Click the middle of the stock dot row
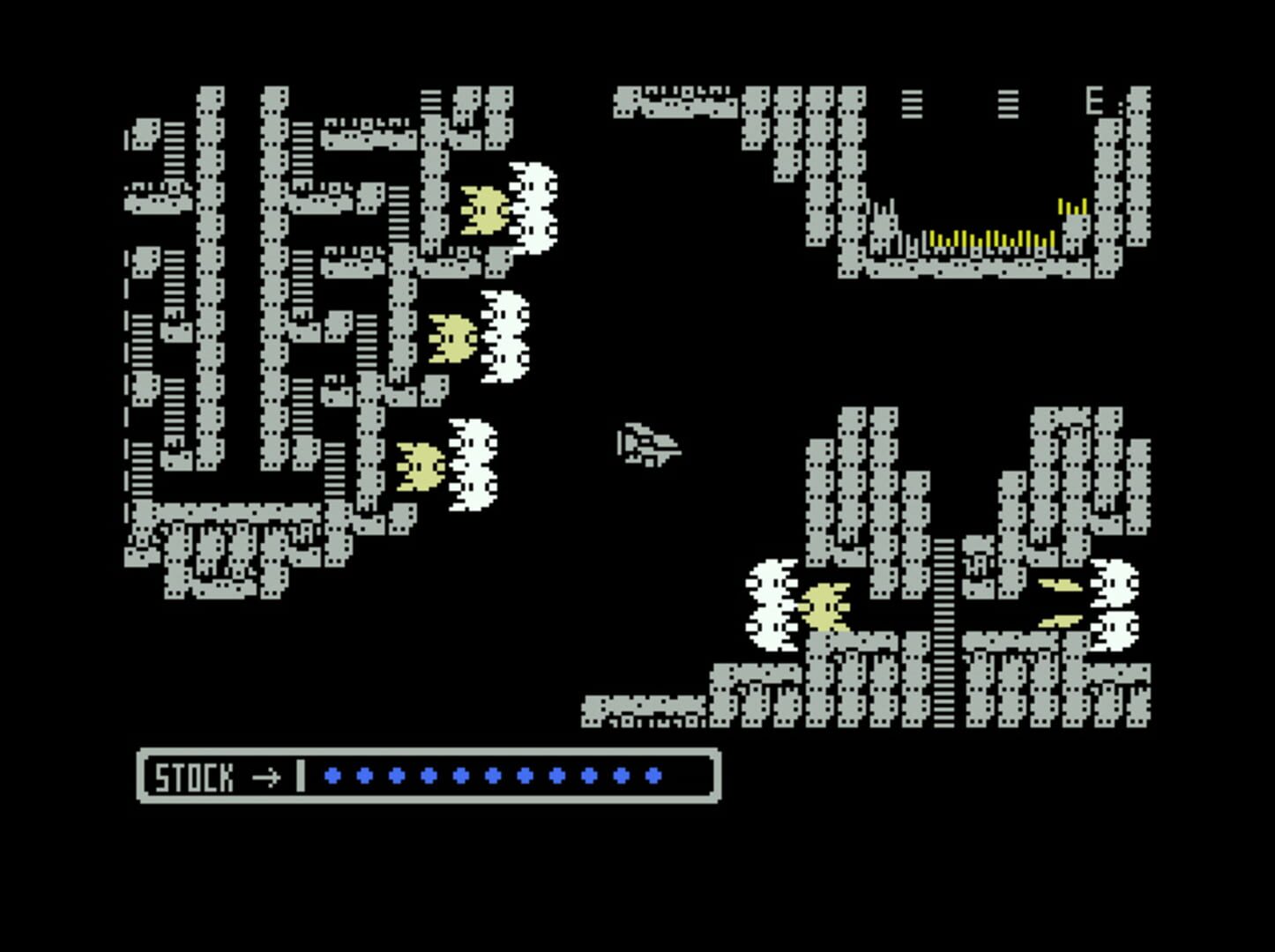The height and width of the screenshot is (952, 1275). pos(492,776)
